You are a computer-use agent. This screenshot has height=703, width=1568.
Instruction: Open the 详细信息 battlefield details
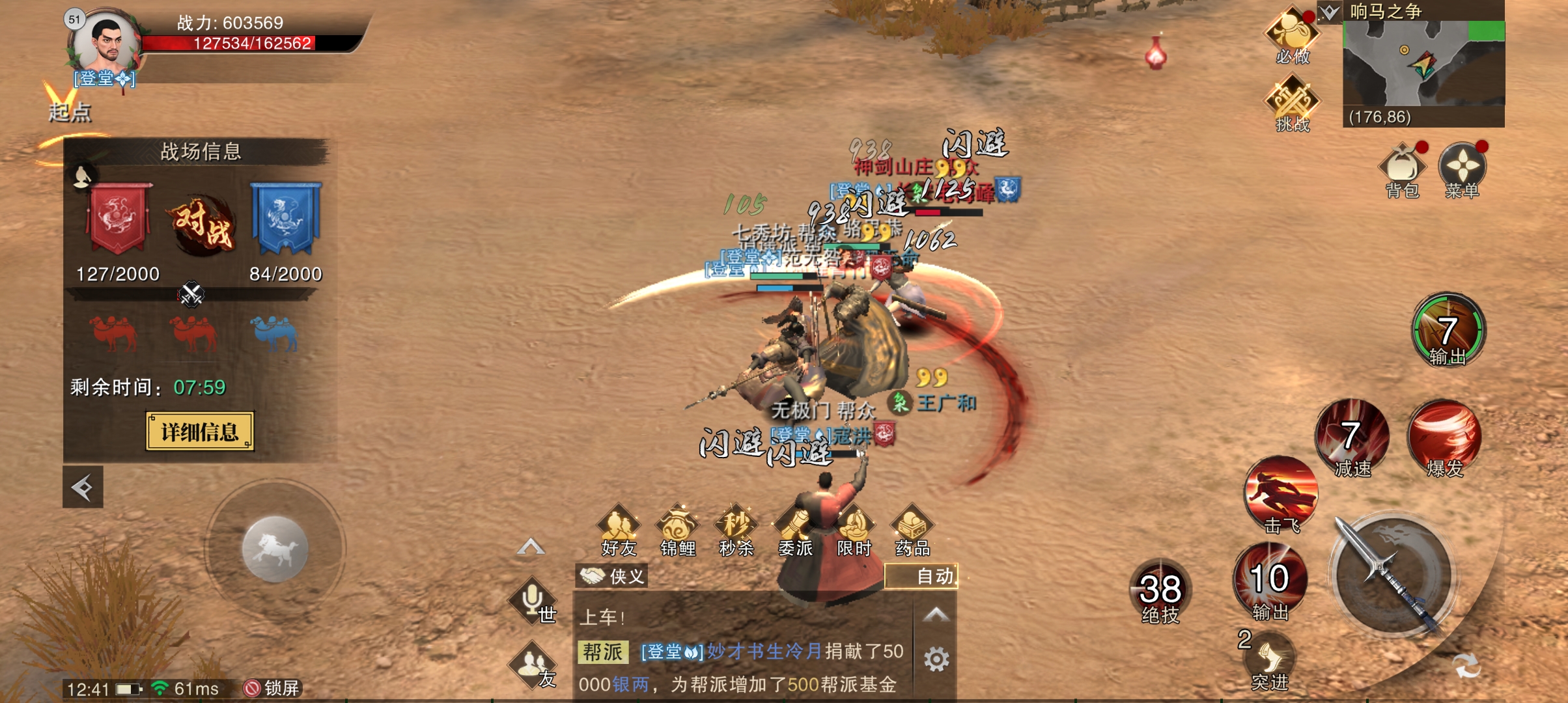(199, 432)
